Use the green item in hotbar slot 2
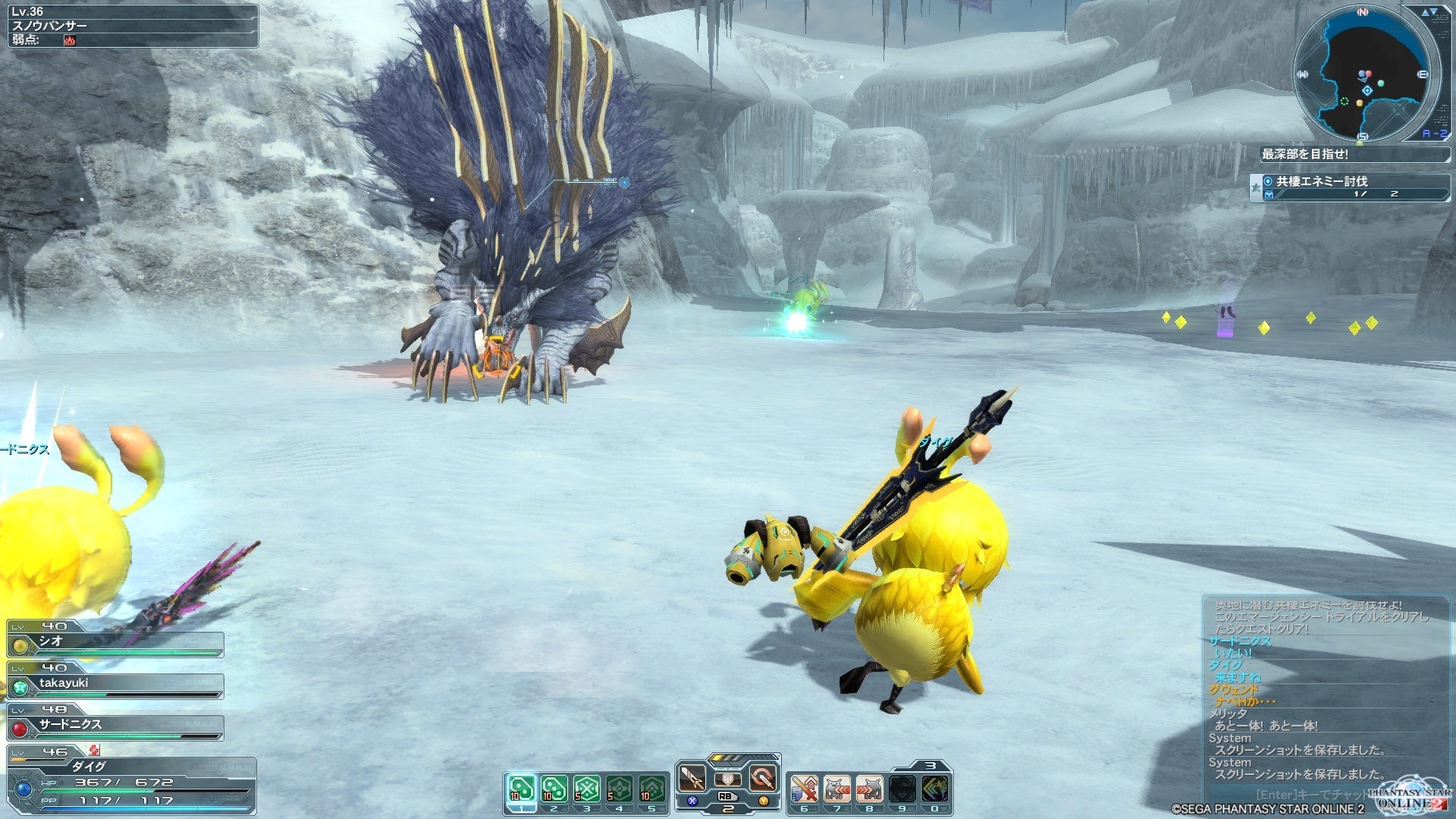The width and height of the screenshot is (1456, 819). [x=554, y=789]
